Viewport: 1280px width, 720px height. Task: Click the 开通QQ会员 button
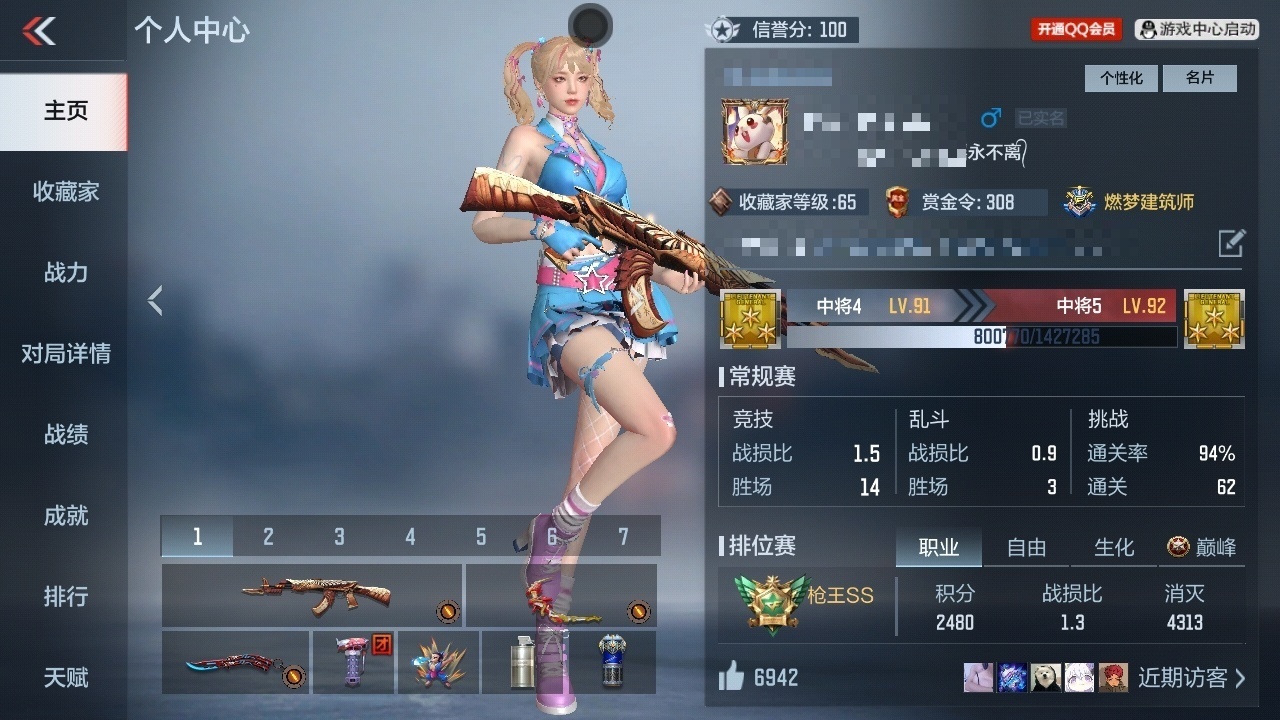(1076, 30)
